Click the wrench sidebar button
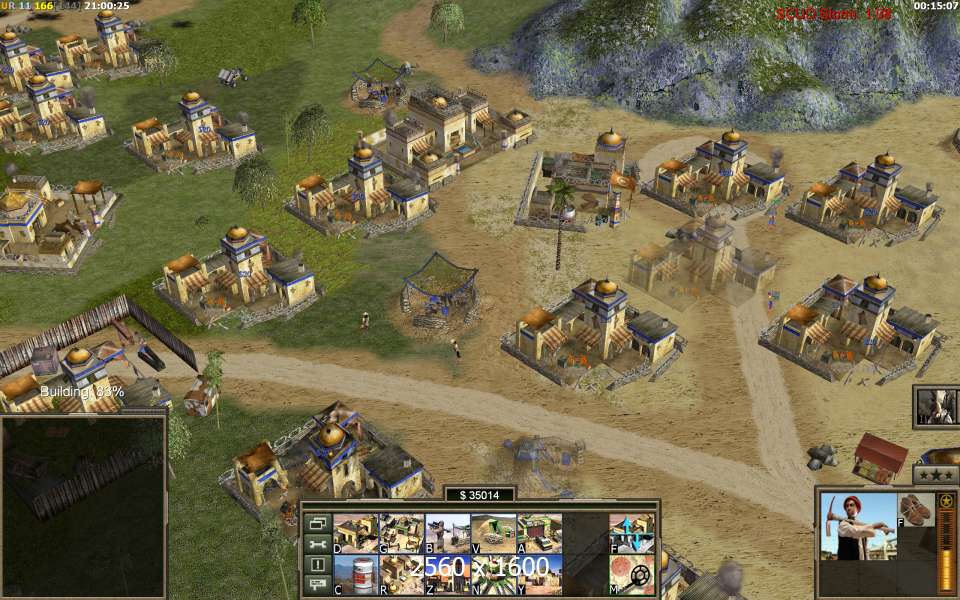This screenshot has width=960, height=600. 318,544
